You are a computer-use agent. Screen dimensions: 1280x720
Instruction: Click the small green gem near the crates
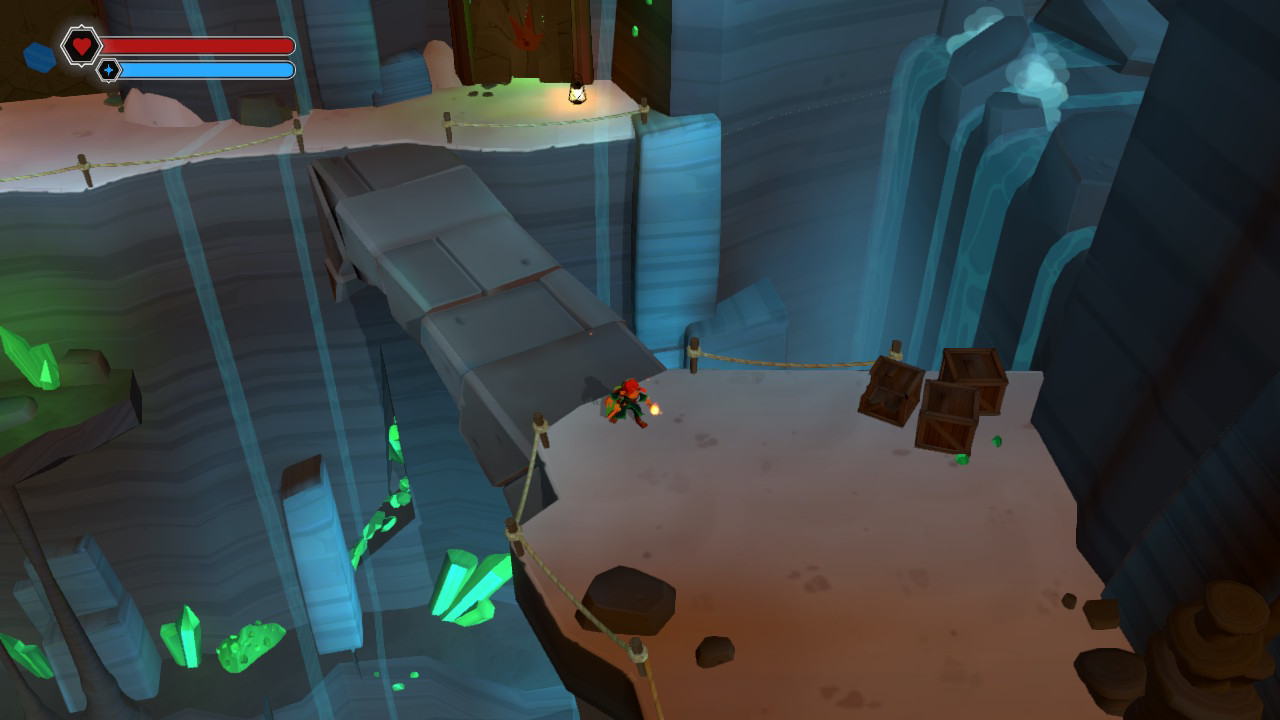pos(995,441)
